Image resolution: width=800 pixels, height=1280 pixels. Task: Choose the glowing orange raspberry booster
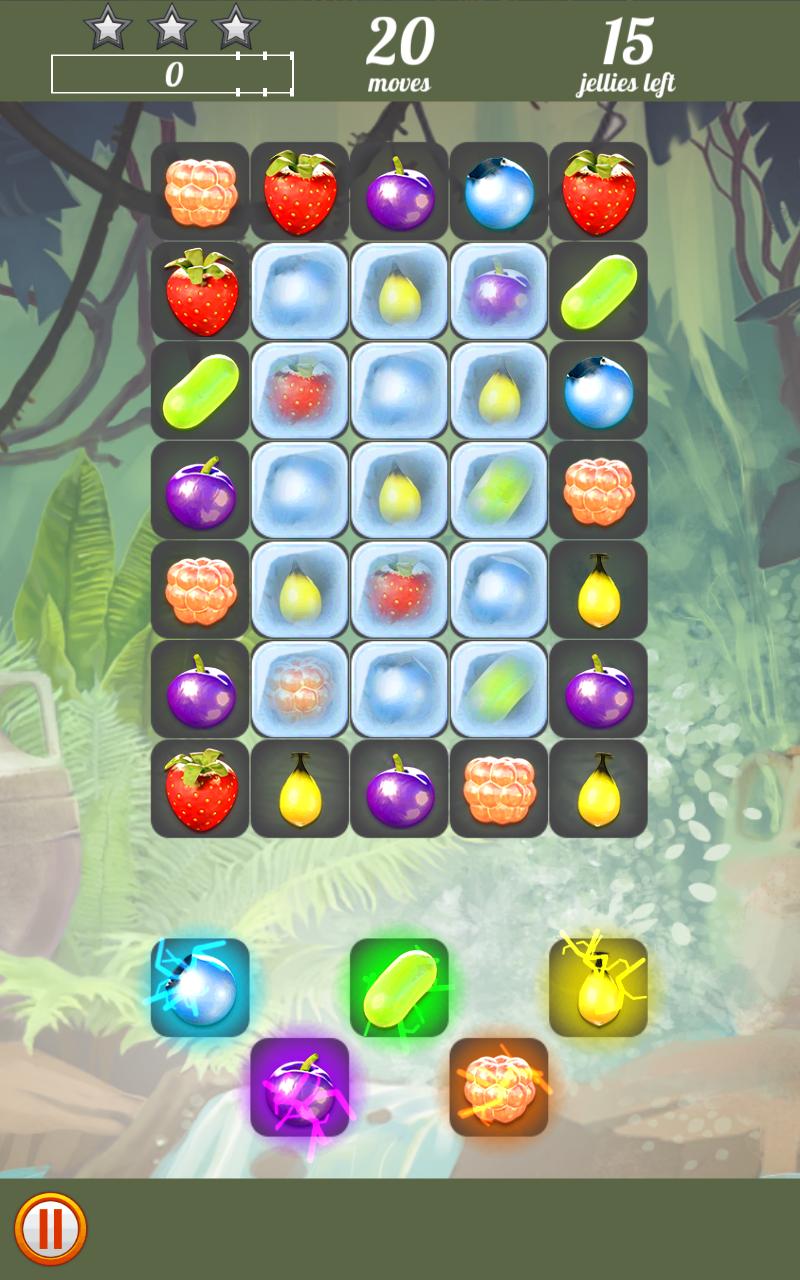click(499, 1087)
